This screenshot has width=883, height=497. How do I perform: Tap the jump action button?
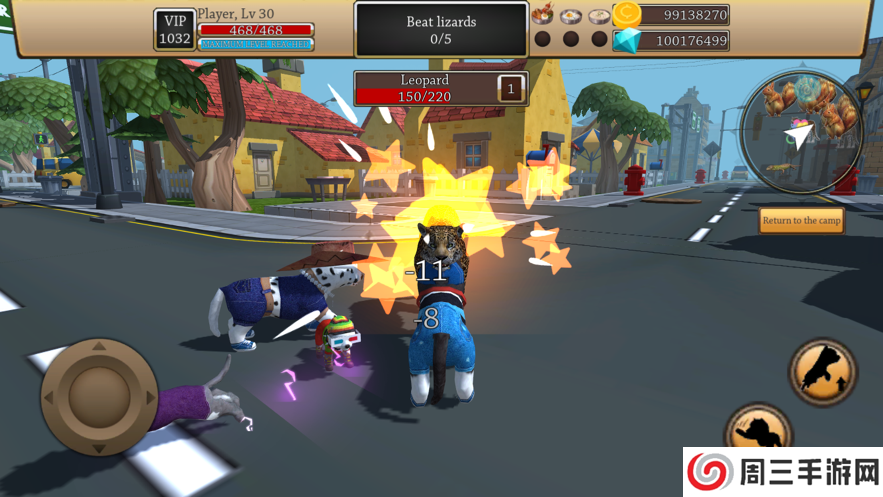tap(823, 371)
